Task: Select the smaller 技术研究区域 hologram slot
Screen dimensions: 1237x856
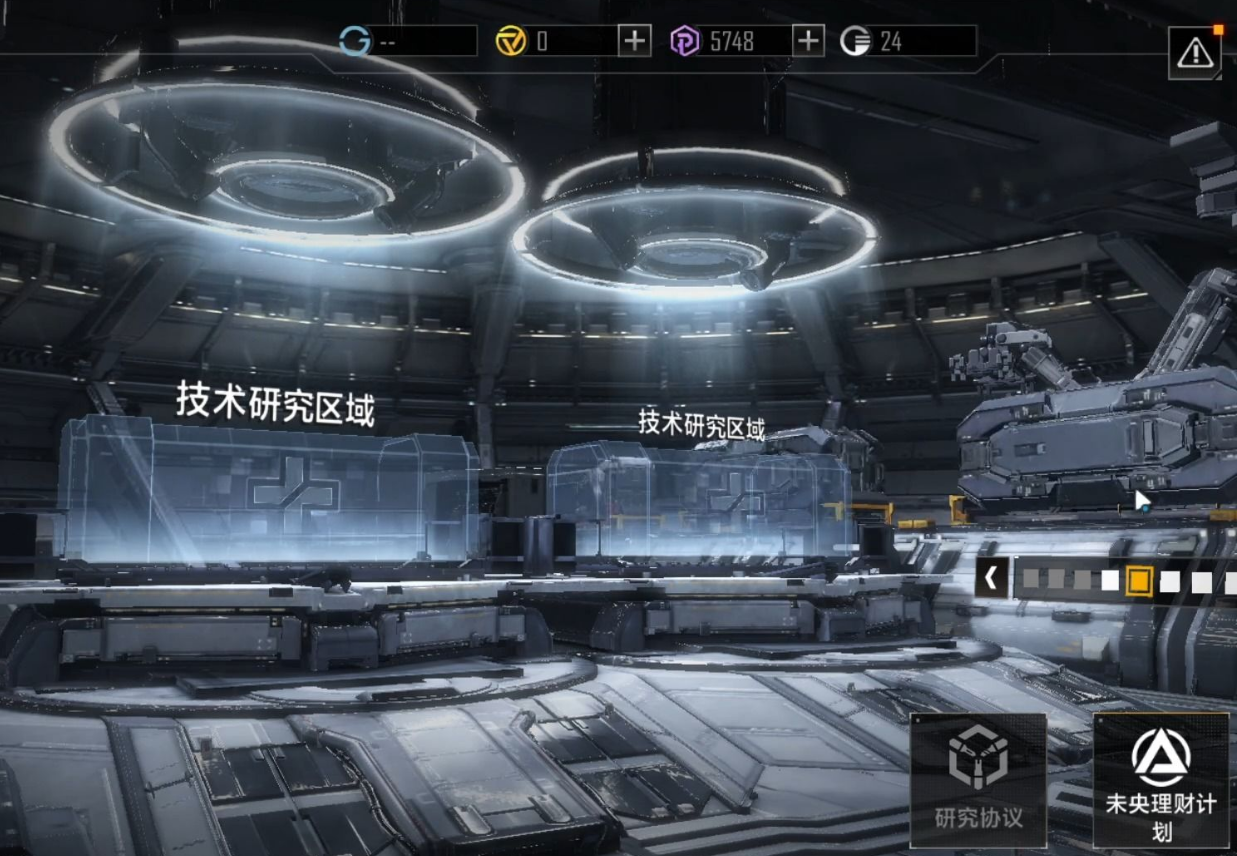Action: (x=700, y=497)
